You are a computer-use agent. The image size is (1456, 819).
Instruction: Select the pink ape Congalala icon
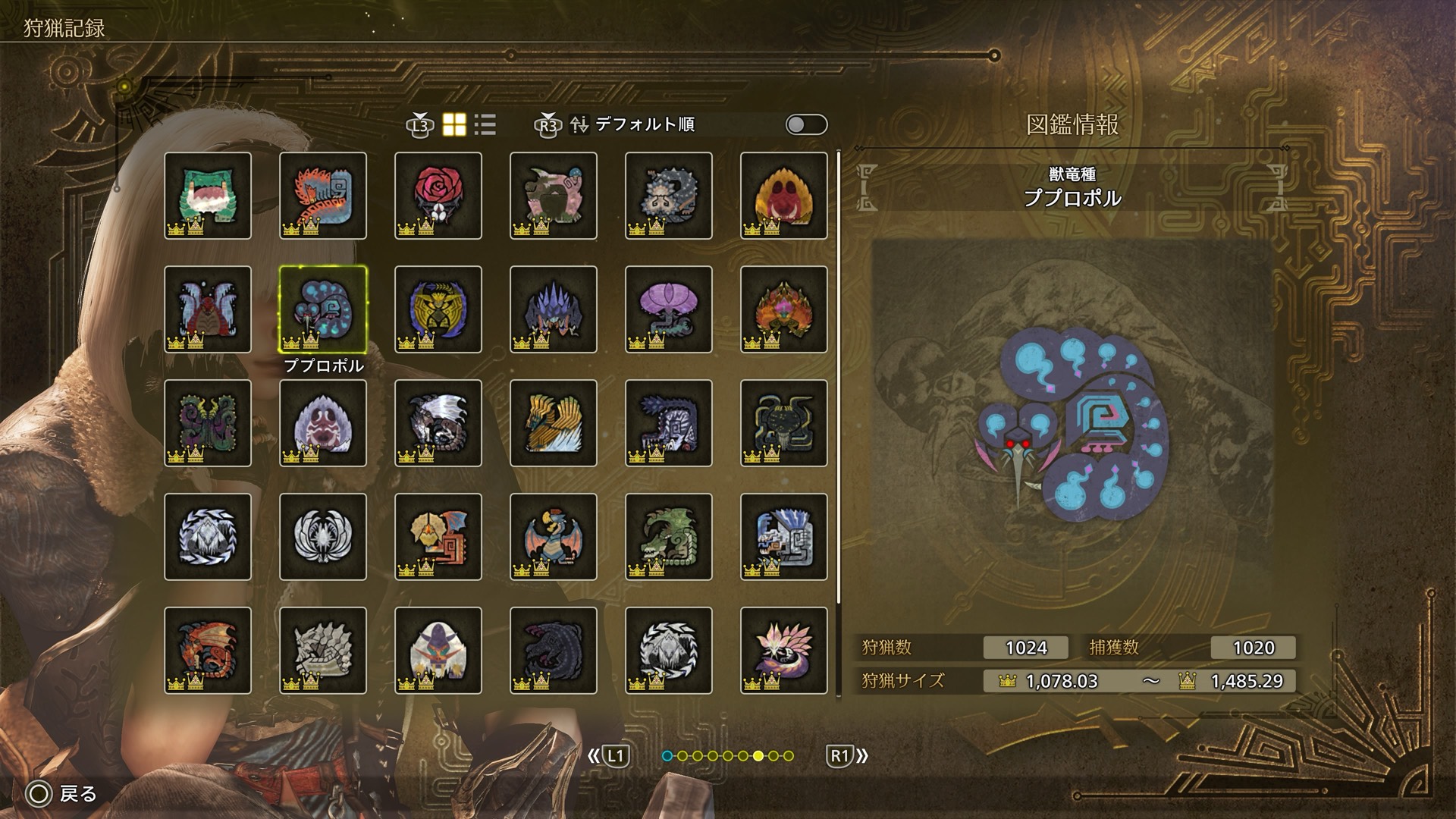(554, 196)
